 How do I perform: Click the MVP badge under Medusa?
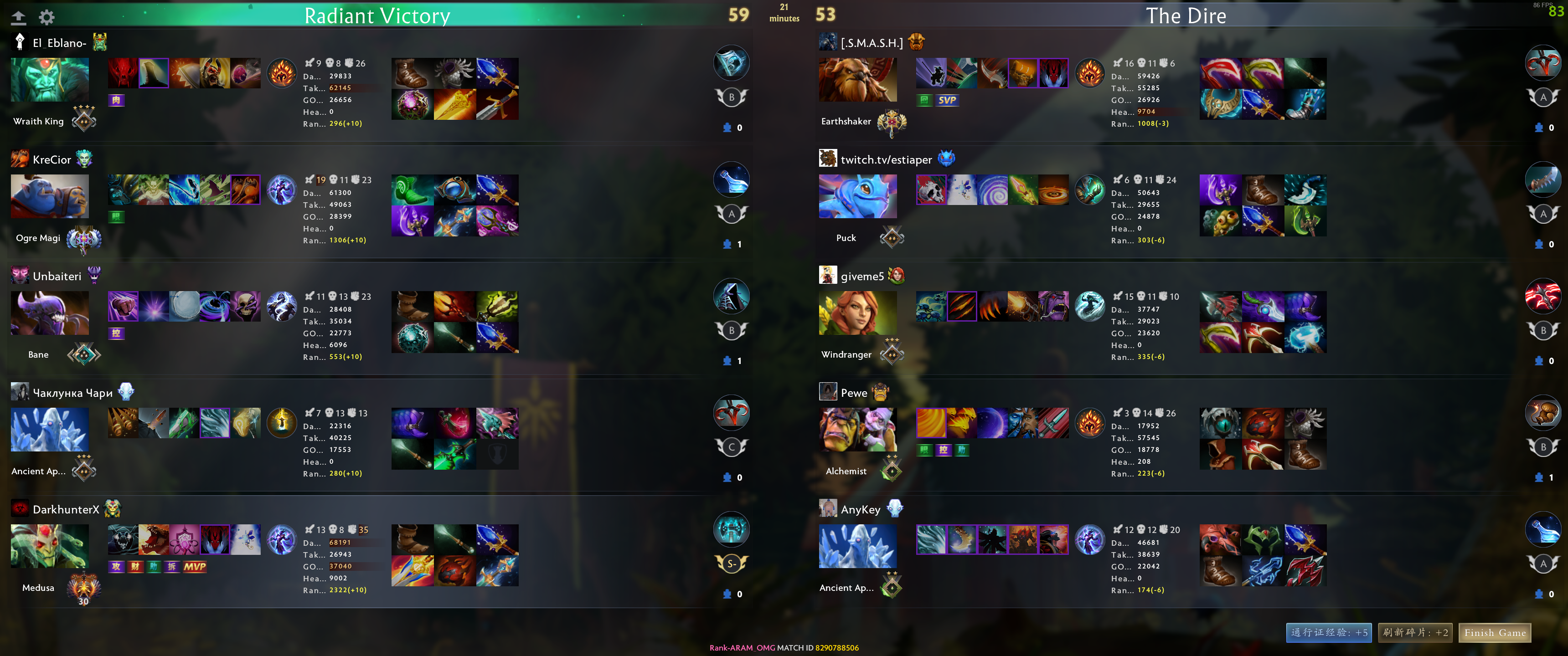click(195, 567)
